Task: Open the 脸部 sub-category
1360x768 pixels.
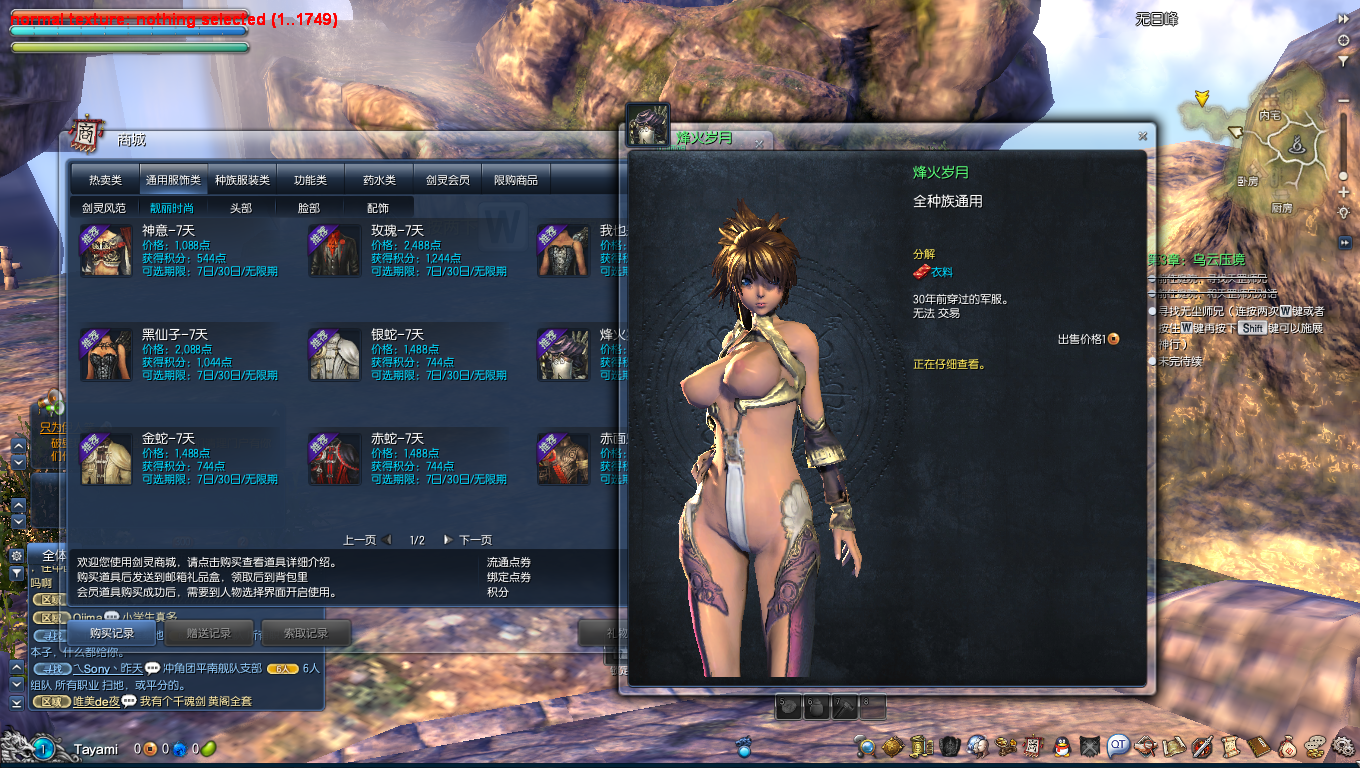Action: tap(309, 208)
